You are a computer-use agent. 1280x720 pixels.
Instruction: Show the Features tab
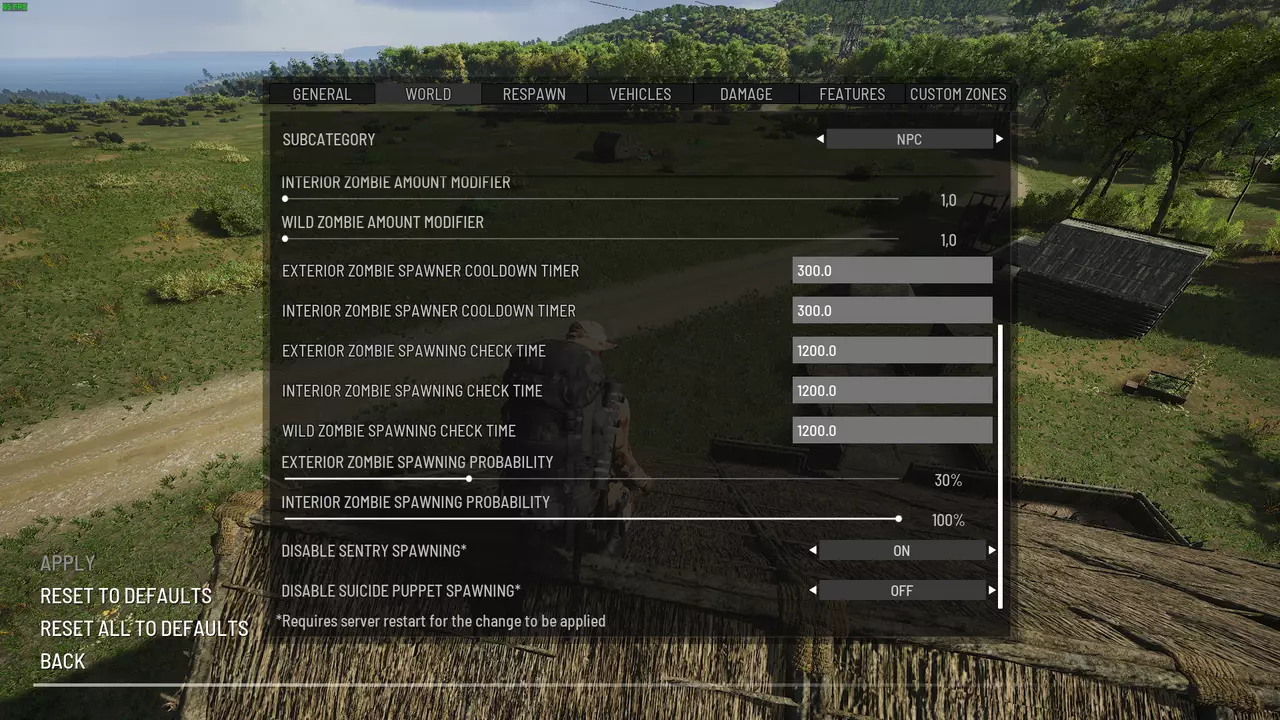(x=852, y=94)
